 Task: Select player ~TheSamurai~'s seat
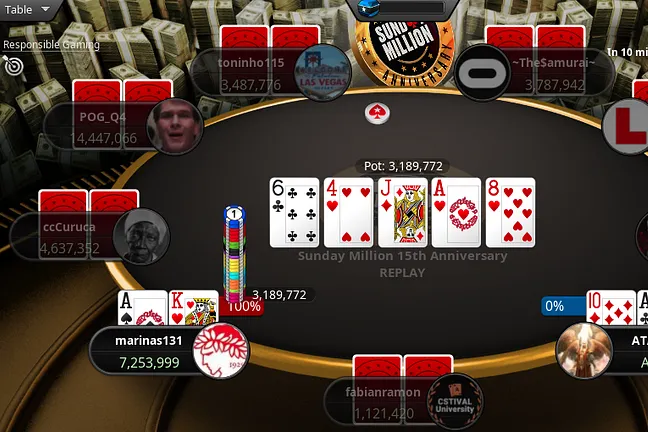pyautogui.click(x=546, y=71)
